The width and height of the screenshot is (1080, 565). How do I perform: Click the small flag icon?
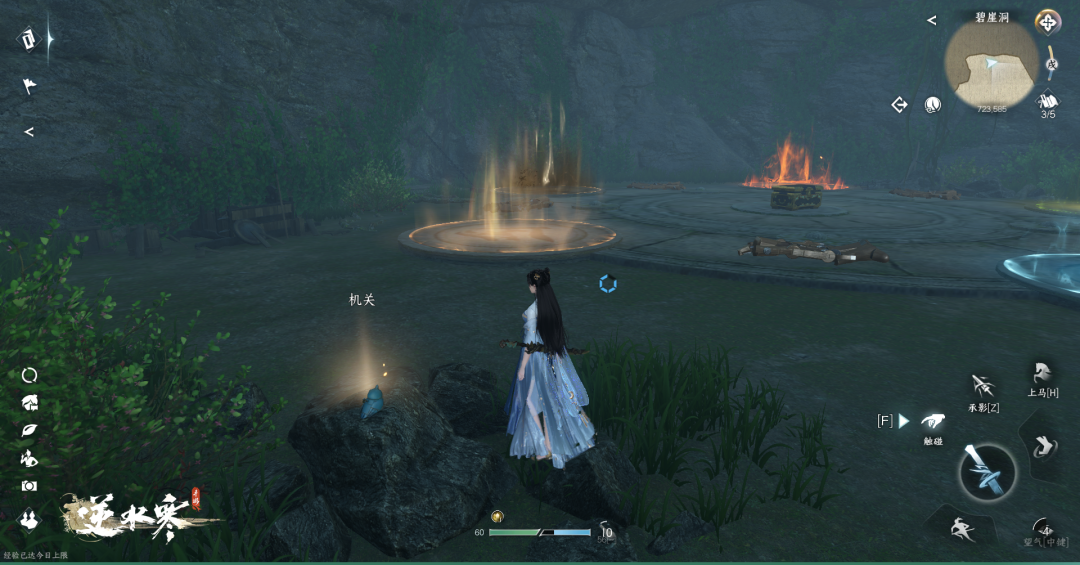tap(29, 87)
